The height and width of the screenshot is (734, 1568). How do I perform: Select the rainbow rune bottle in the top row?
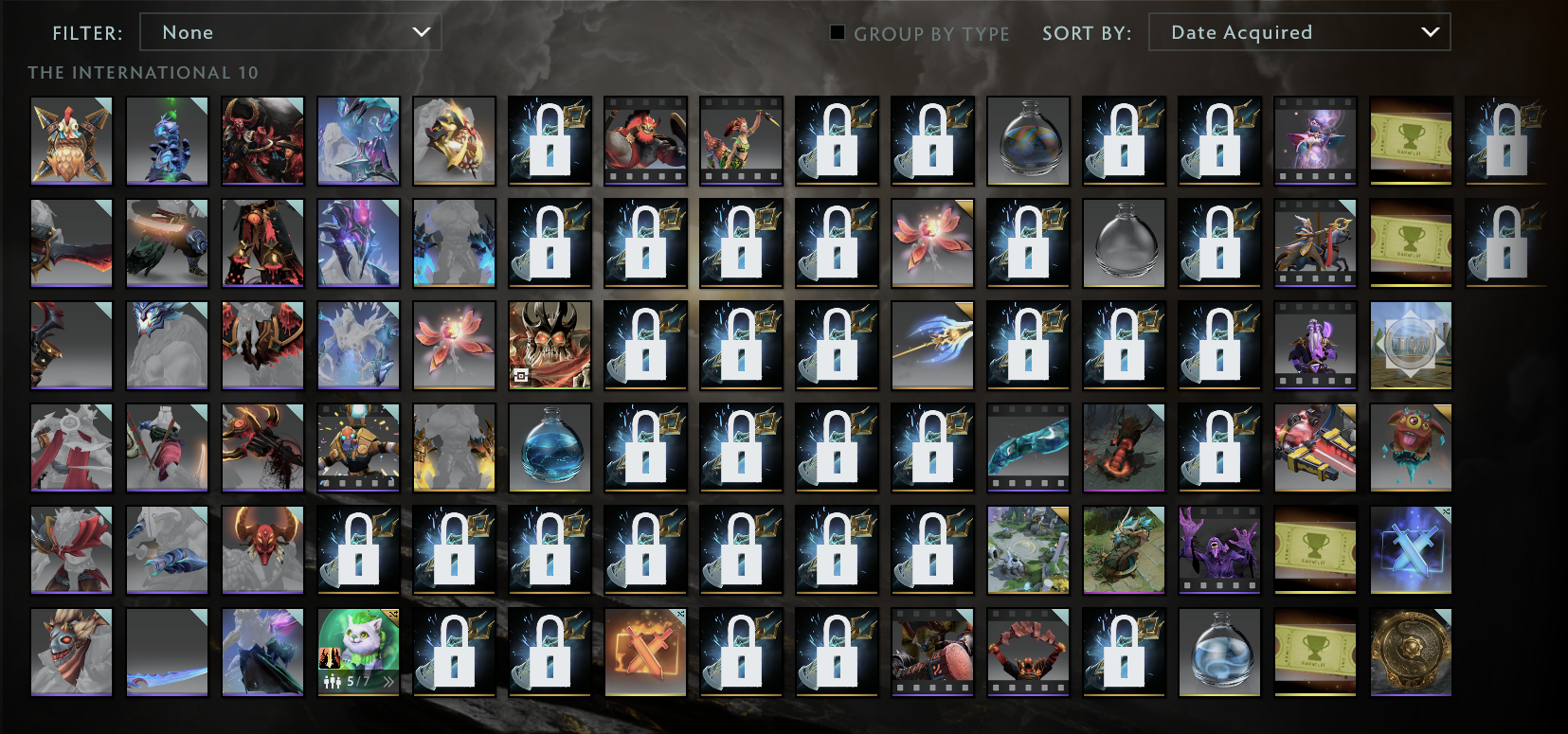pos(1028,140)
